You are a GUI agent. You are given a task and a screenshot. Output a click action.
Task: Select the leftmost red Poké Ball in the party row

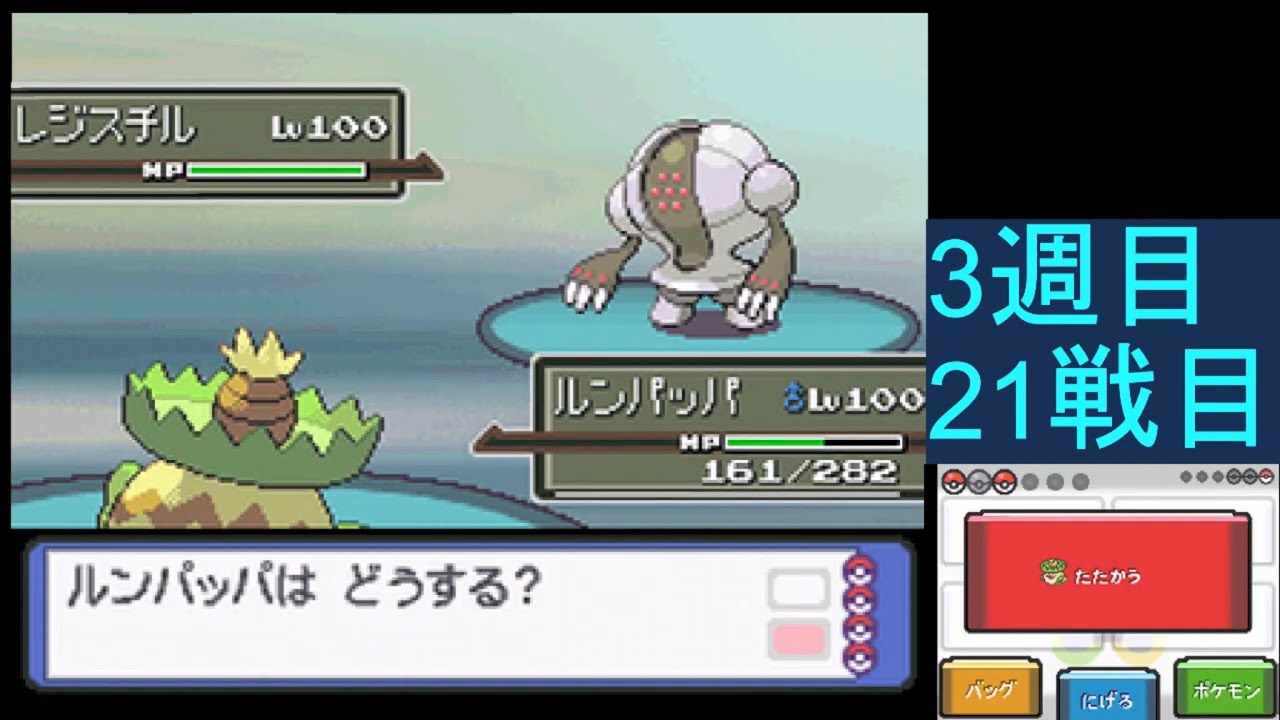pyautogui.click(x=952, y=481)
